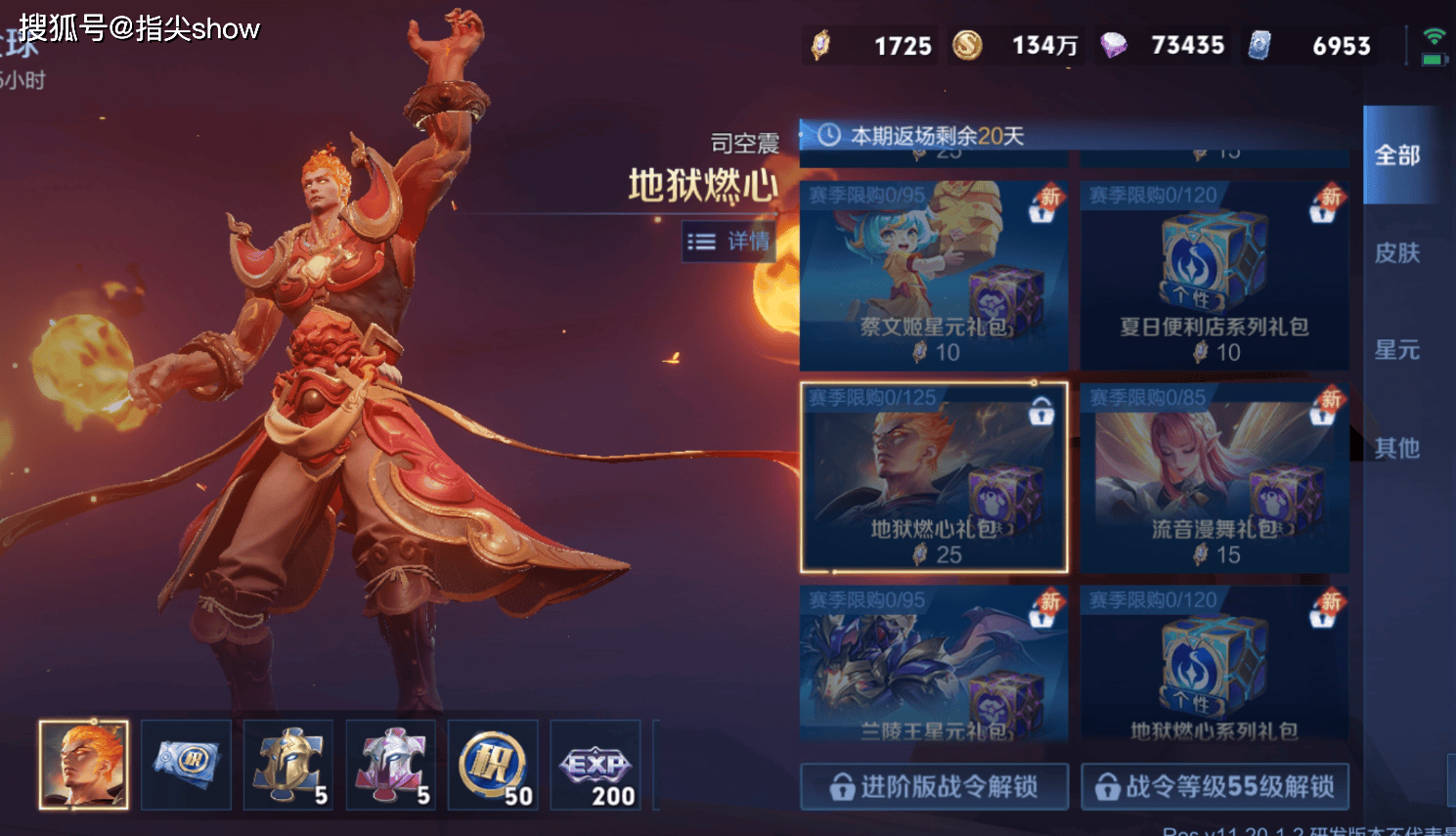This screenshot has height=836, width=1456.
Task: Select the 200 EXP reward
Action: (596, 765)
